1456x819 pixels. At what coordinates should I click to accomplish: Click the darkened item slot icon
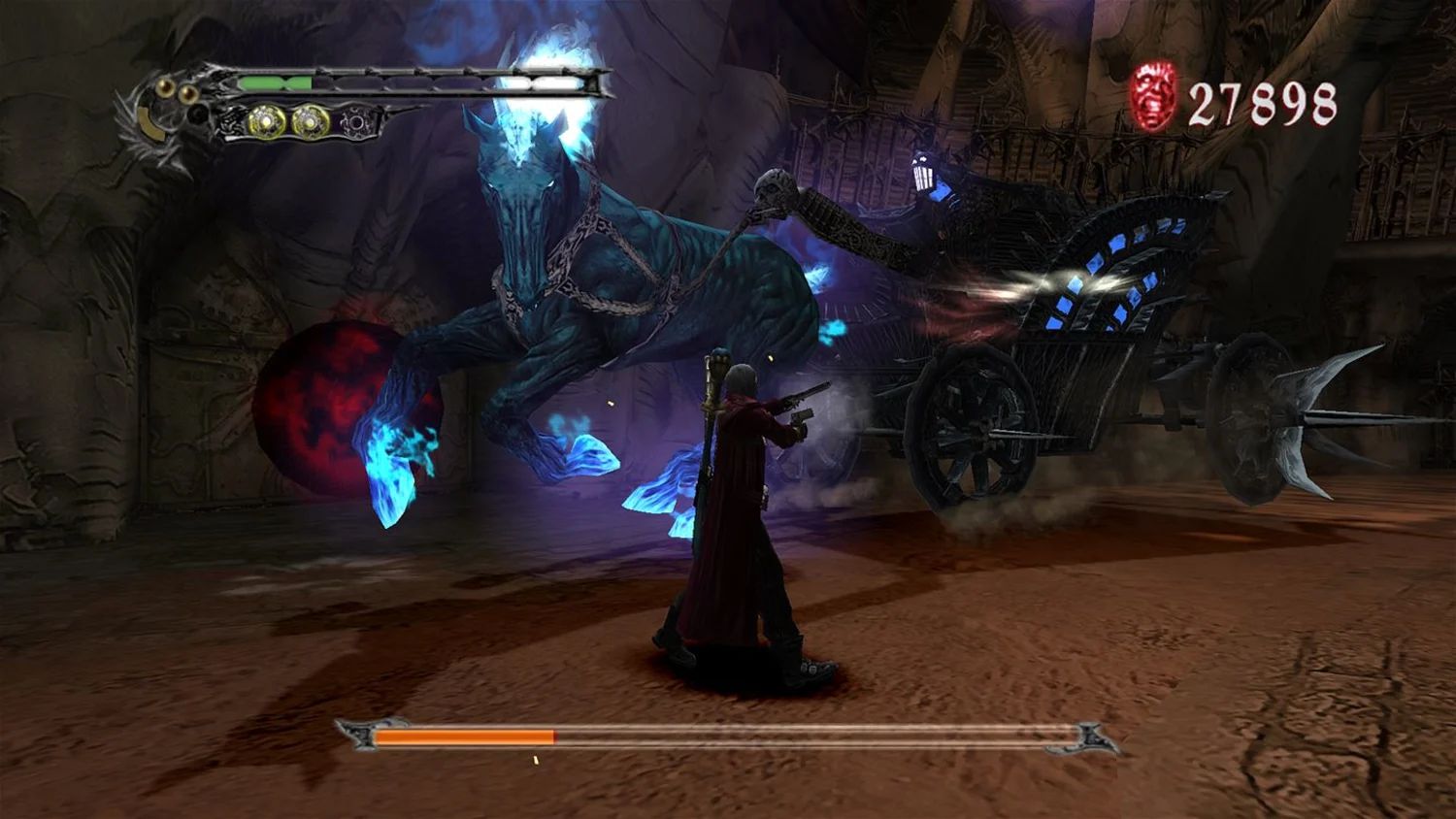point(357,123)
